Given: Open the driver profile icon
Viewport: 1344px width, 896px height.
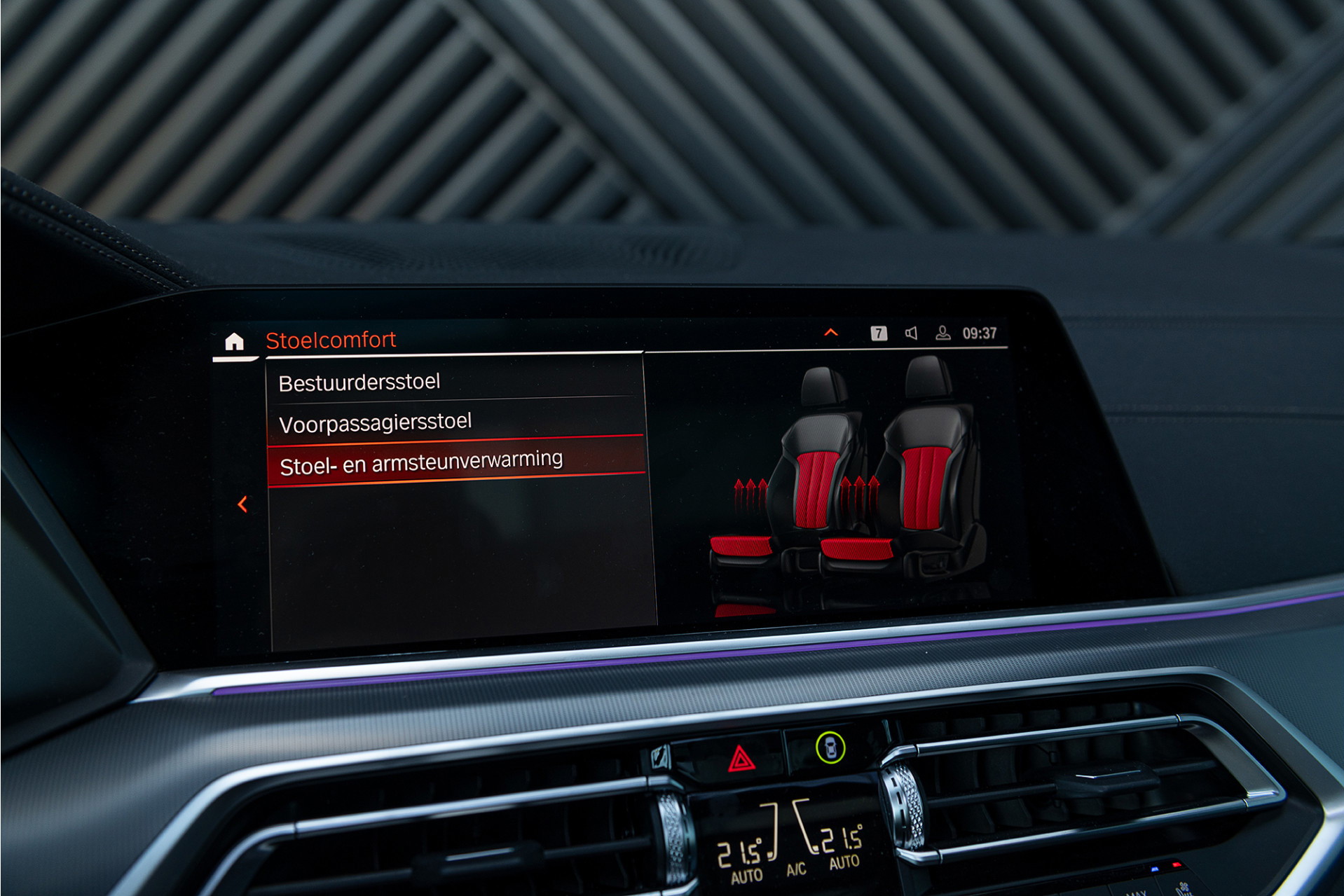Looking at the screenshot, I should pos(943,333).
